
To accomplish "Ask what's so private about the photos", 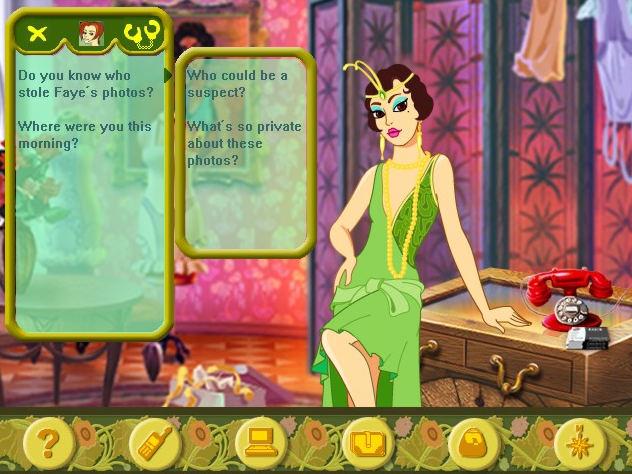I will (239, 144).
